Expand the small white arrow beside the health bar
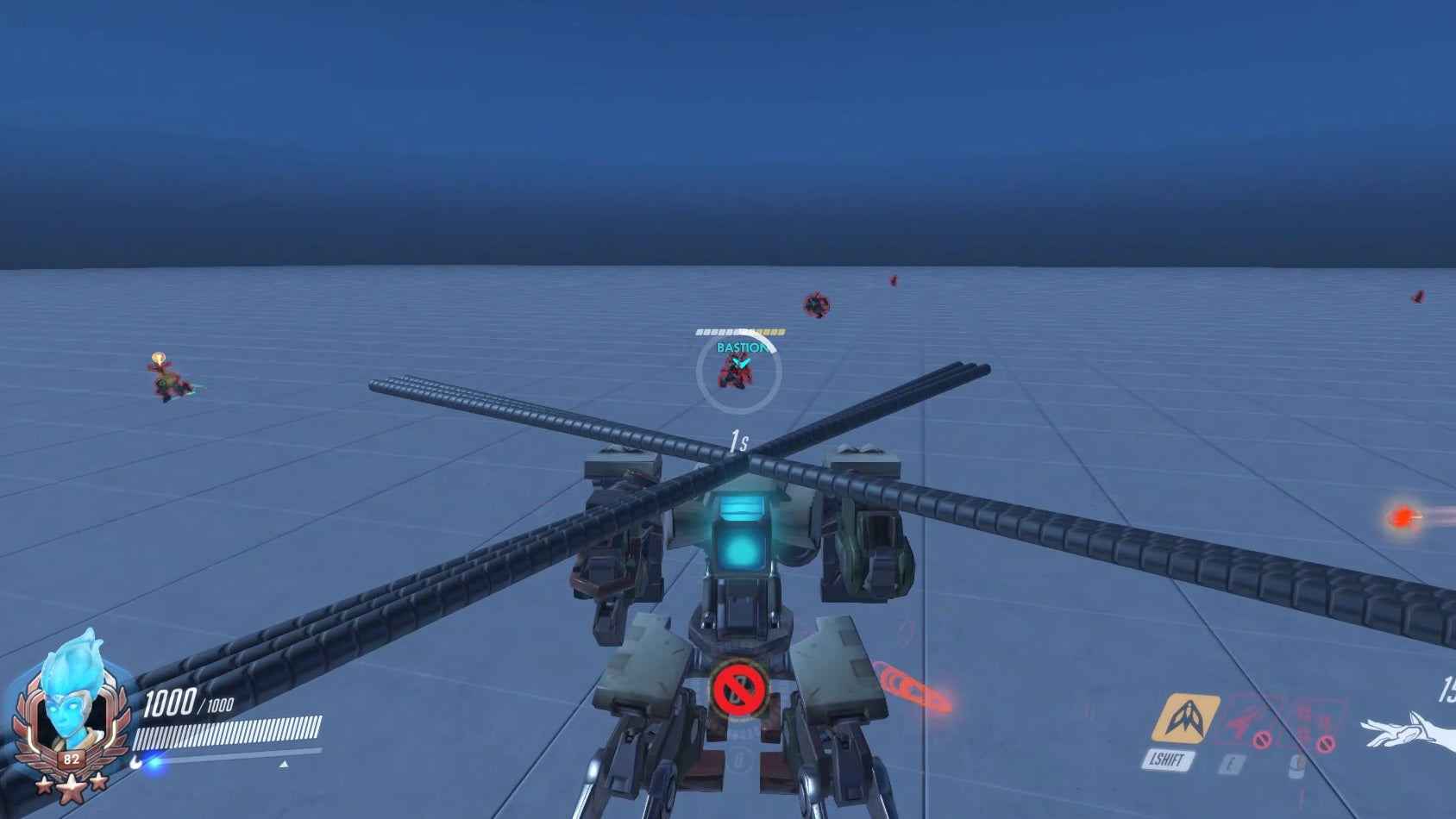The width and height of the screenshot is (1456, 819). click(x=285, y=764)
